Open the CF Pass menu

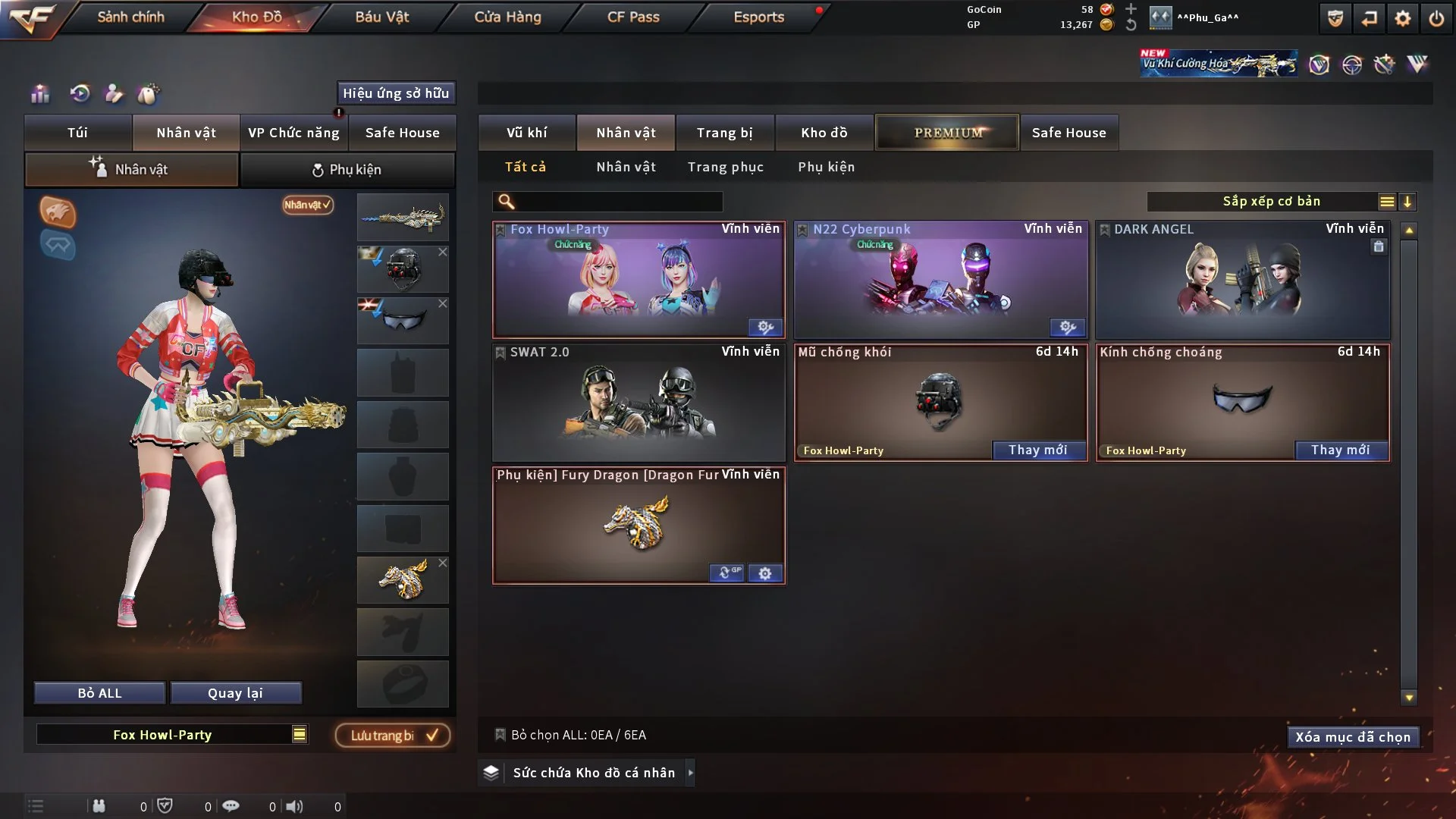[632, 17]
